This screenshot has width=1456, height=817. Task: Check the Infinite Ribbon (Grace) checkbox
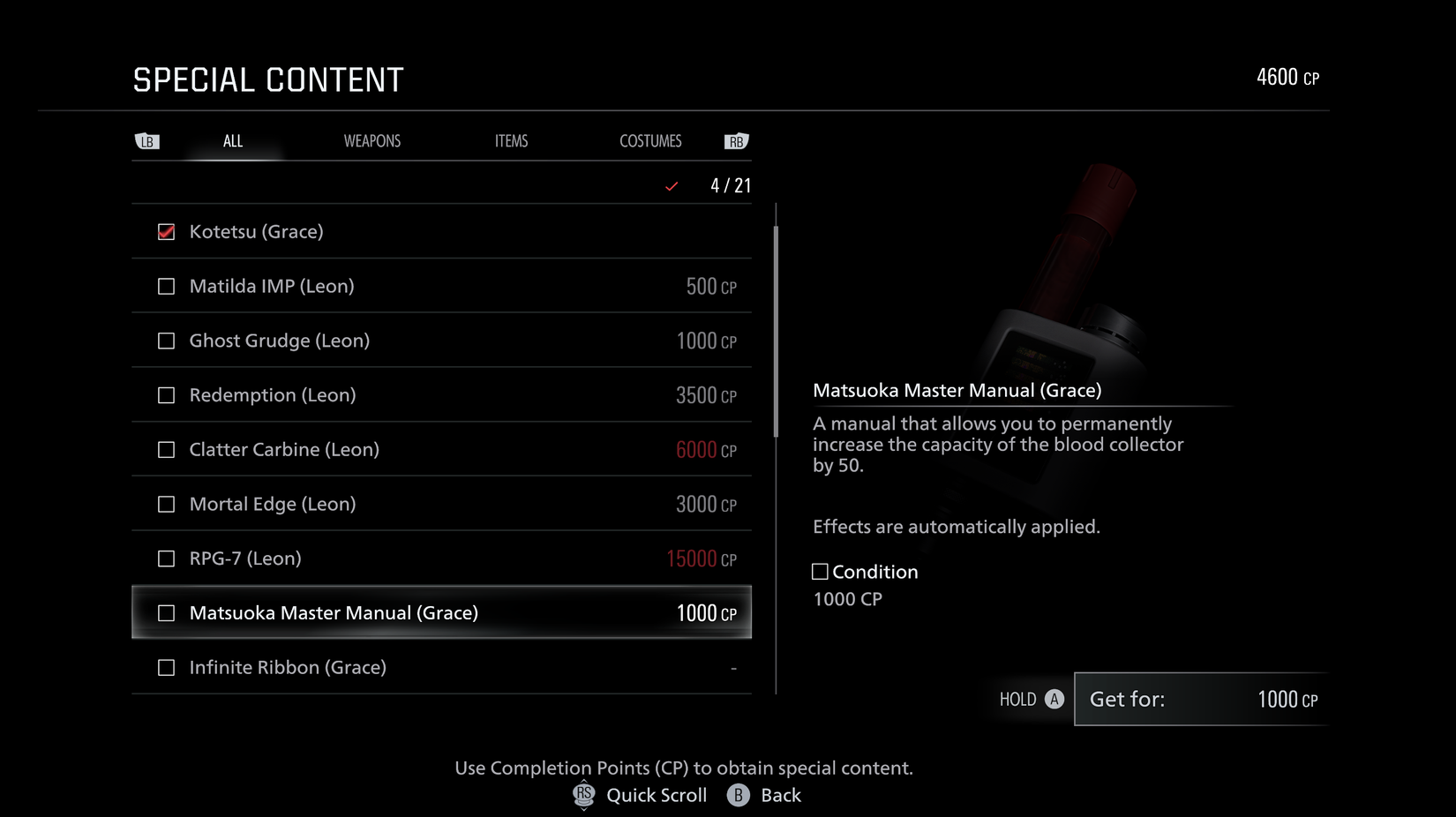pyautogui.click(x=166, y=667)
